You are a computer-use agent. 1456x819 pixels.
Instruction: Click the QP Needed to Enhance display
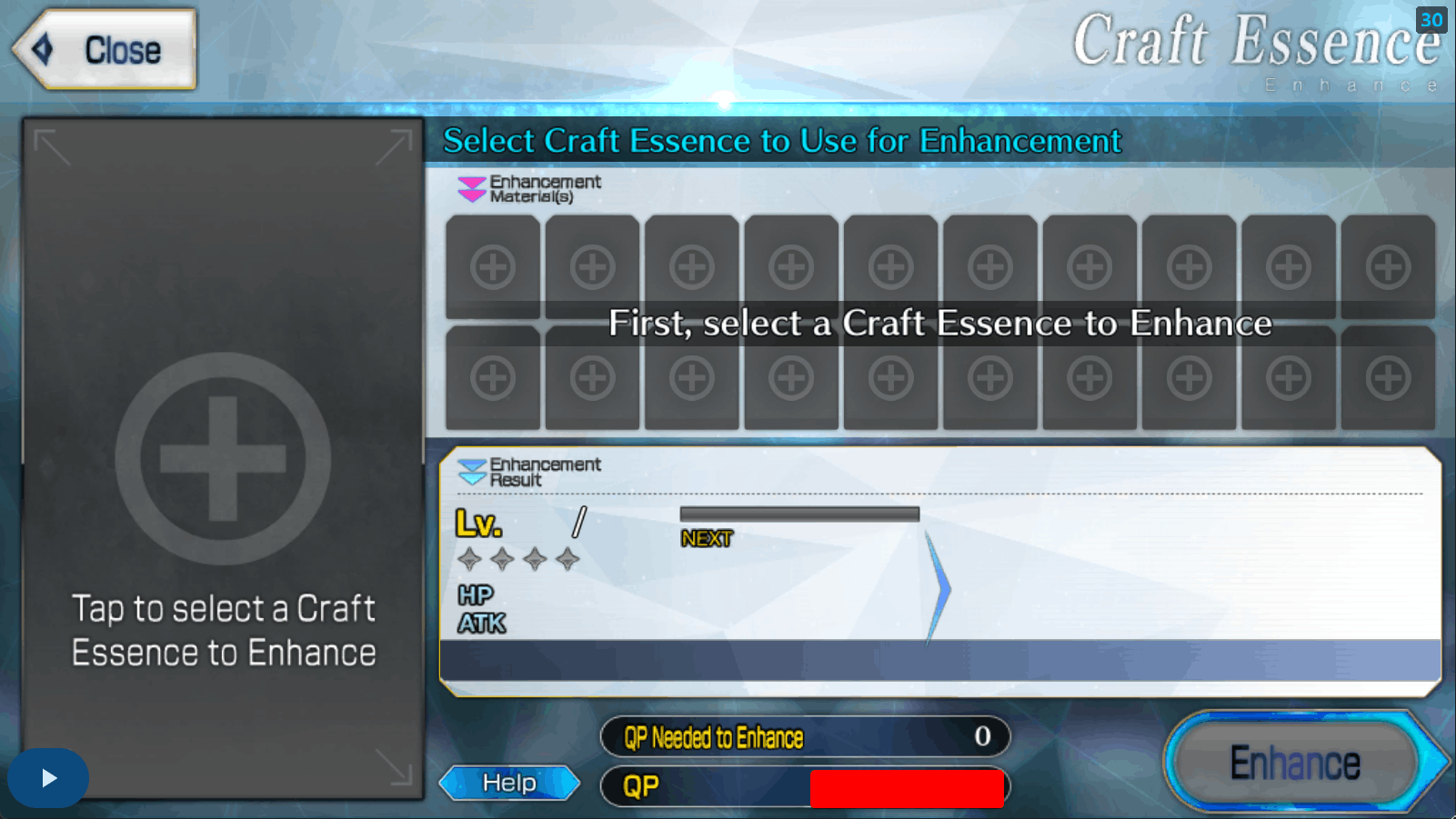[805, 737]
